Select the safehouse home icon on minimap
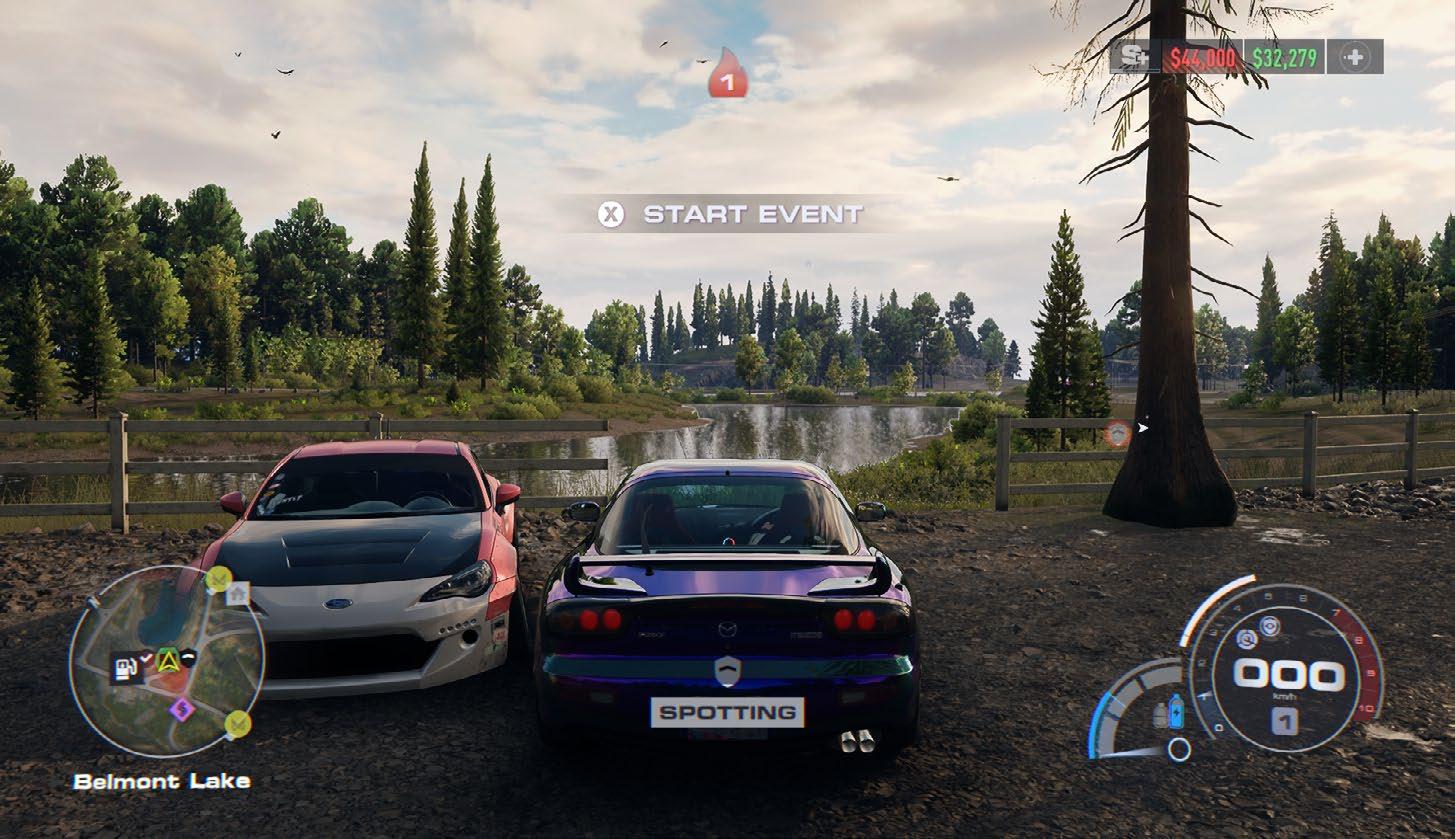Screen dimensions: 1455x839 pyautogui.click(x=237, y=594)
